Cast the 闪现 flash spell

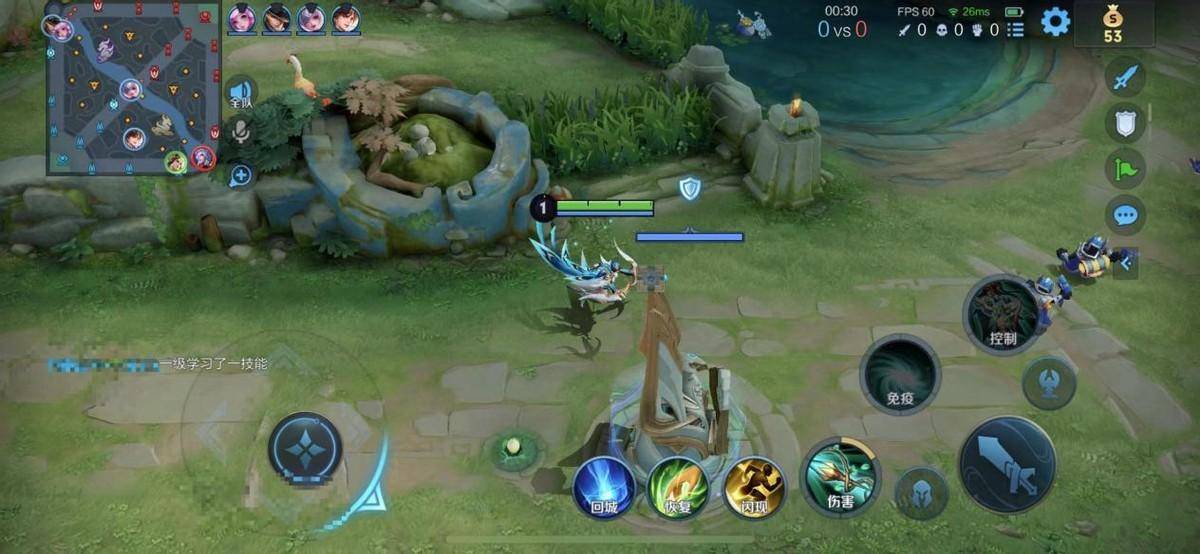point(754,487)
